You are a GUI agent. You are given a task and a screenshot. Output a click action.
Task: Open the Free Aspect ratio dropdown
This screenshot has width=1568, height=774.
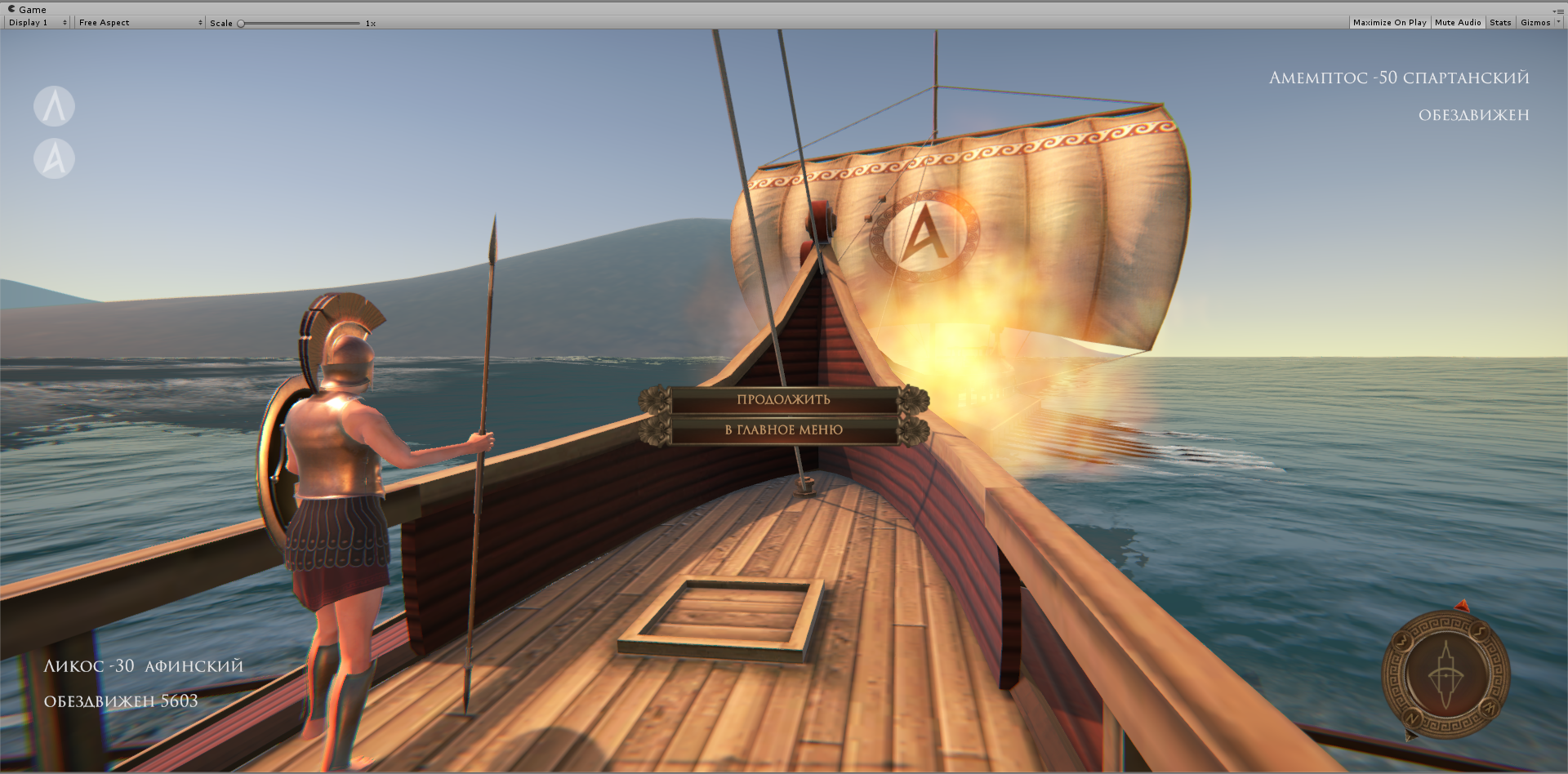pos(140,23)
